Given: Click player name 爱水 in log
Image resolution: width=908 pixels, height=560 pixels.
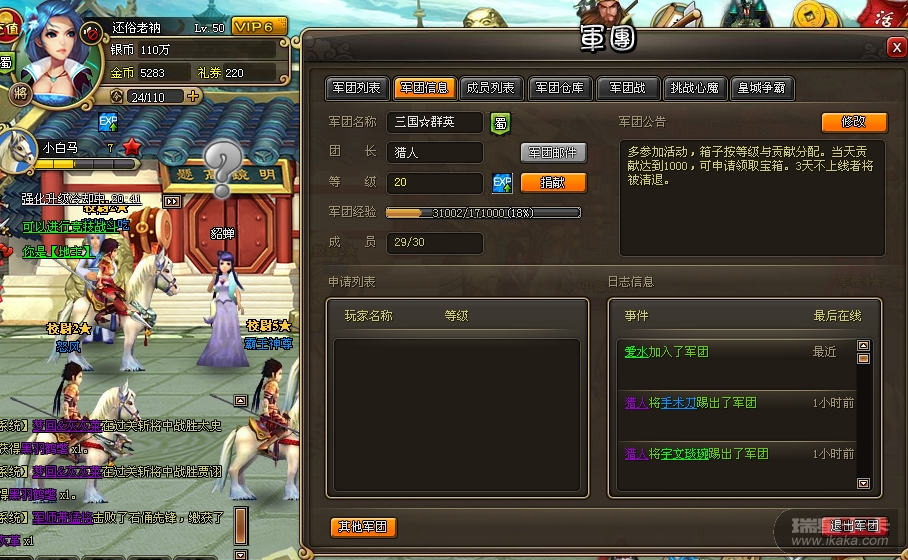Looking at the screenshot, I should 637,352.
